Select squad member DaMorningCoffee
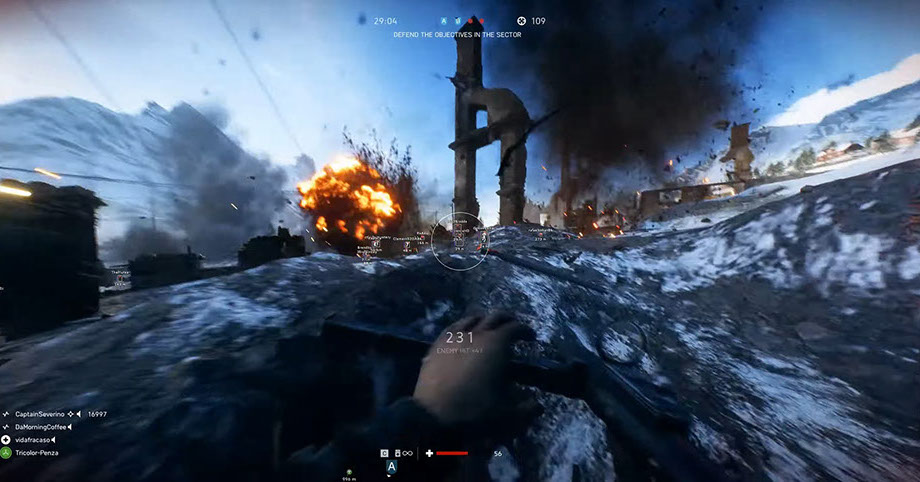Viewport: 920px width, 482px height. click(38, 427)
